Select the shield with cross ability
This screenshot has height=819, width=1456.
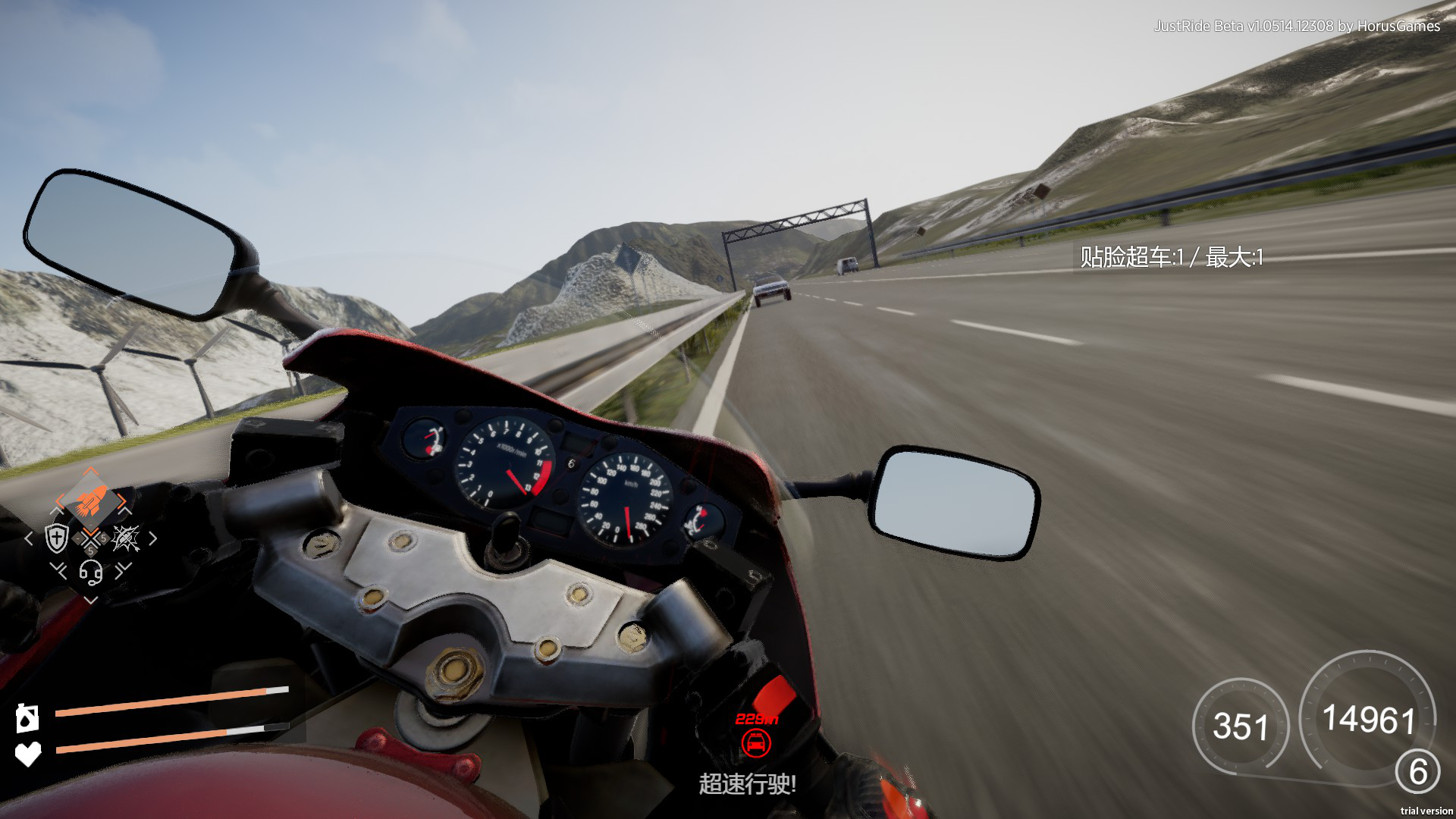pyautogui.click(x=57, y=538)
